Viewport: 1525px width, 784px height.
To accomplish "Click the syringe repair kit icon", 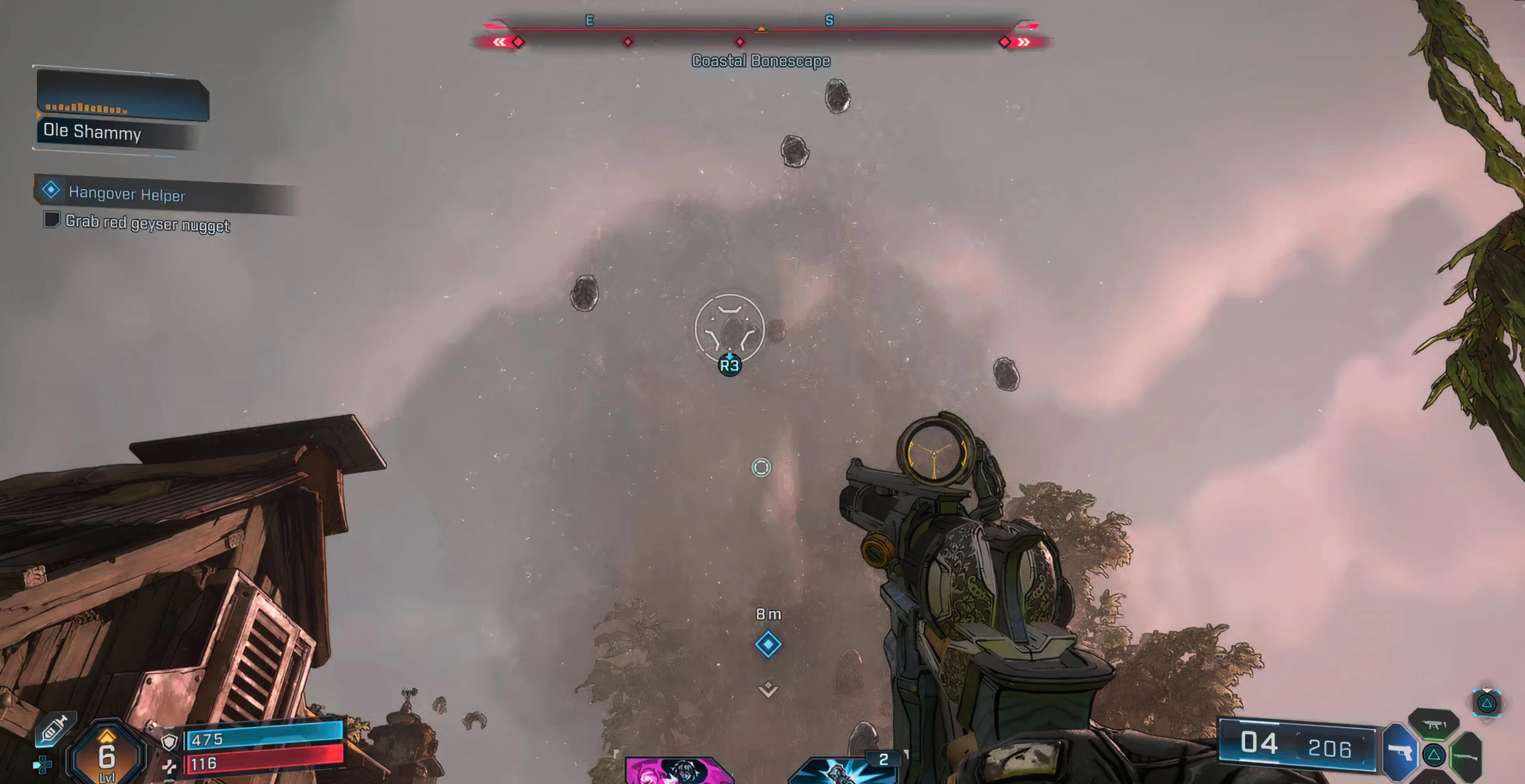I will 55,729.
